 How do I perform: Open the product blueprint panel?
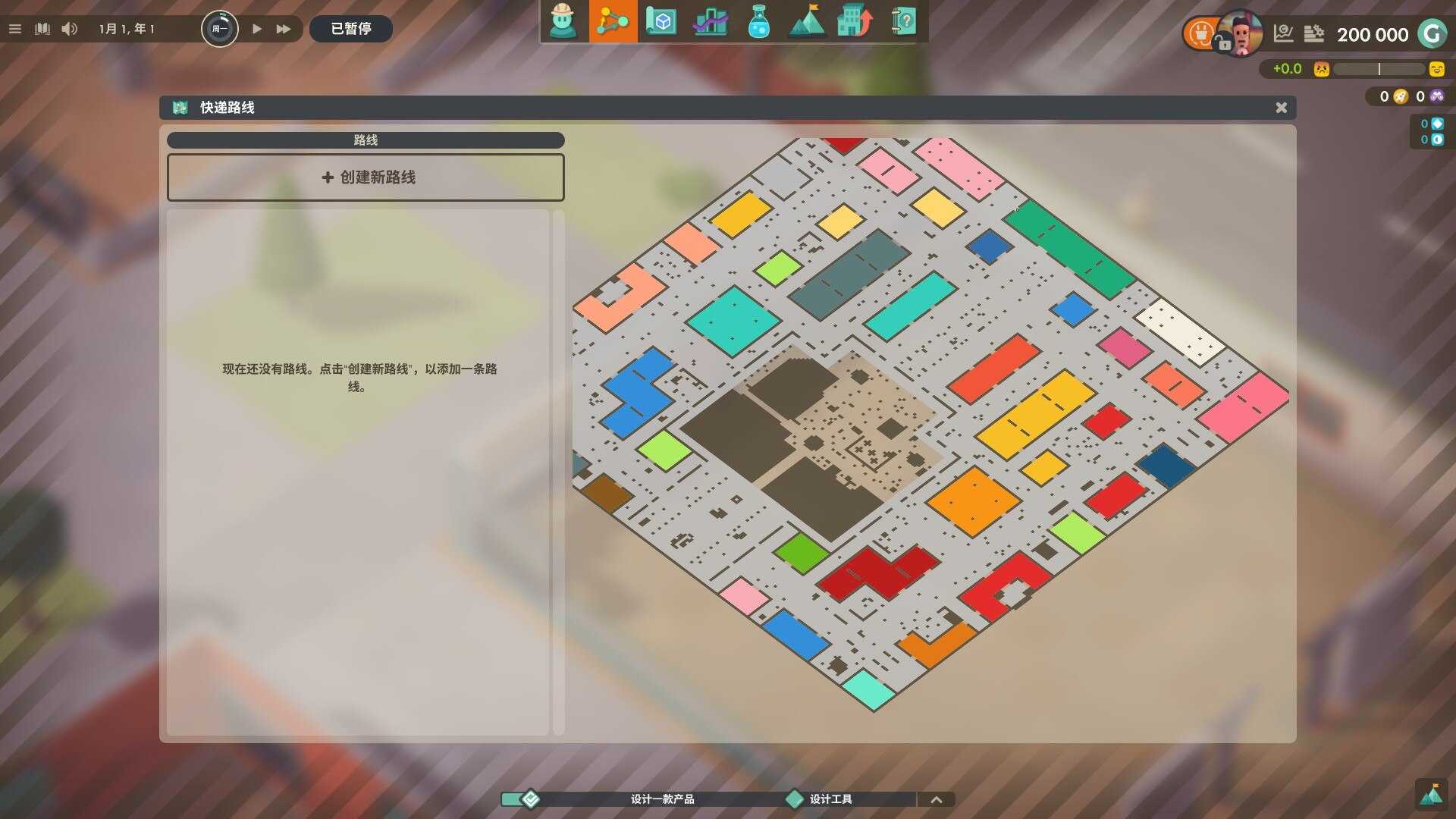[x=661, y=22]
